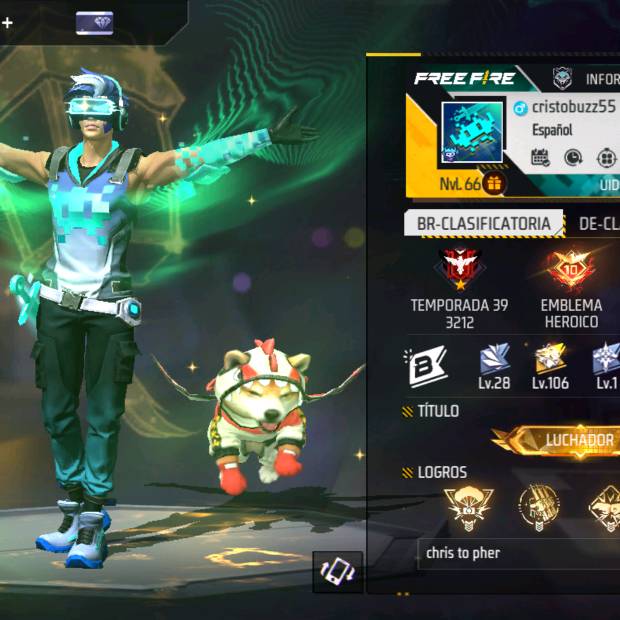The width and height of the screenshot is (620, 620).
Task: Open the BR-Clasificatoria tab
Action: (483, 223)
